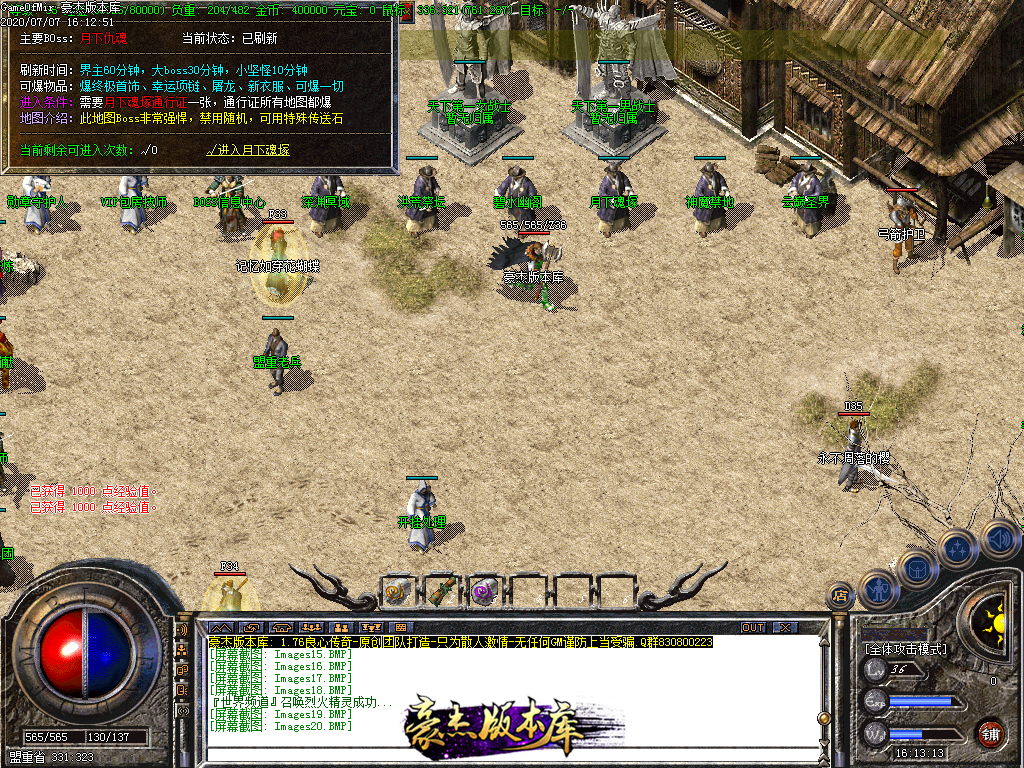Switch the 全体攻击模式 attack mode label
Viewport: 1024px width, 768px height.
click(905, 649)
